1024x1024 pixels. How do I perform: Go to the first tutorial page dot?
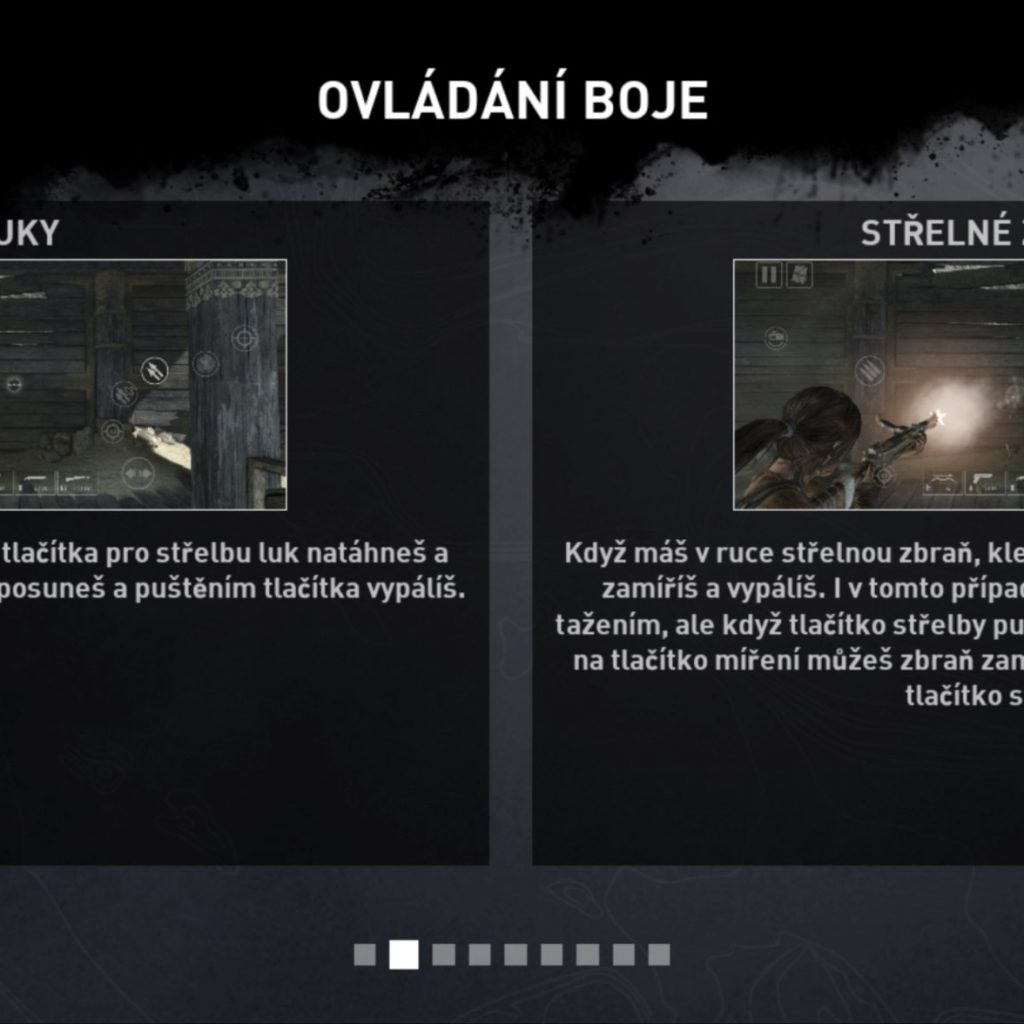365,955
